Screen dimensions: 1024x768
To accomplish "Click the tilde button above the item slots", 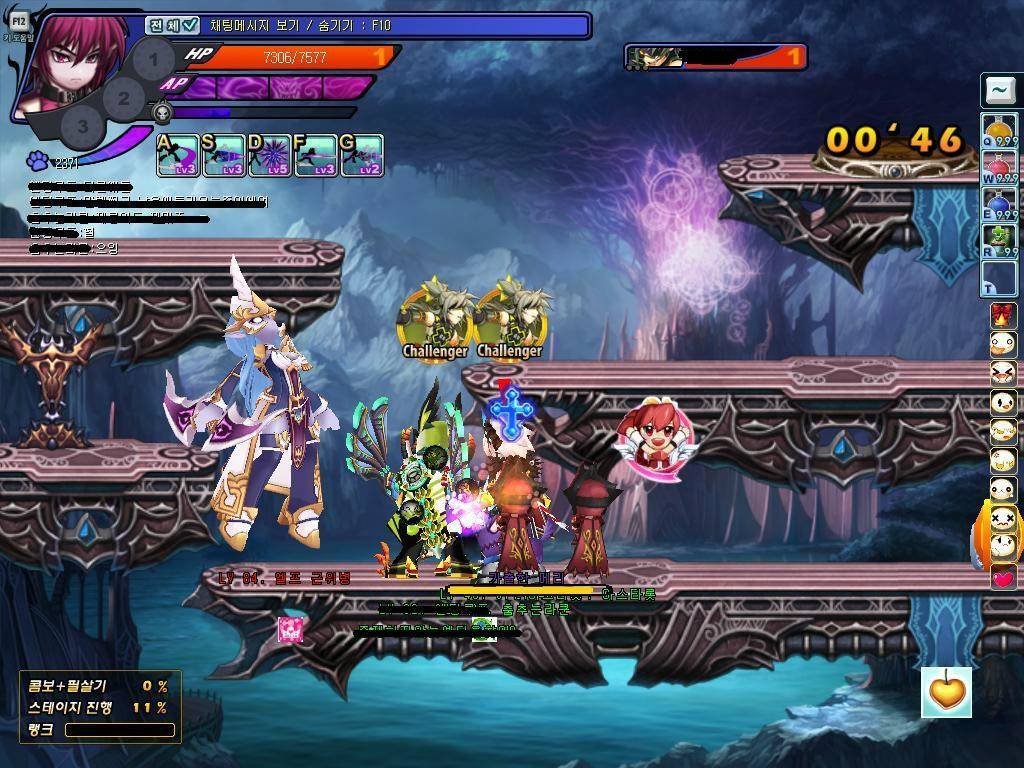I will click(999, 91).
